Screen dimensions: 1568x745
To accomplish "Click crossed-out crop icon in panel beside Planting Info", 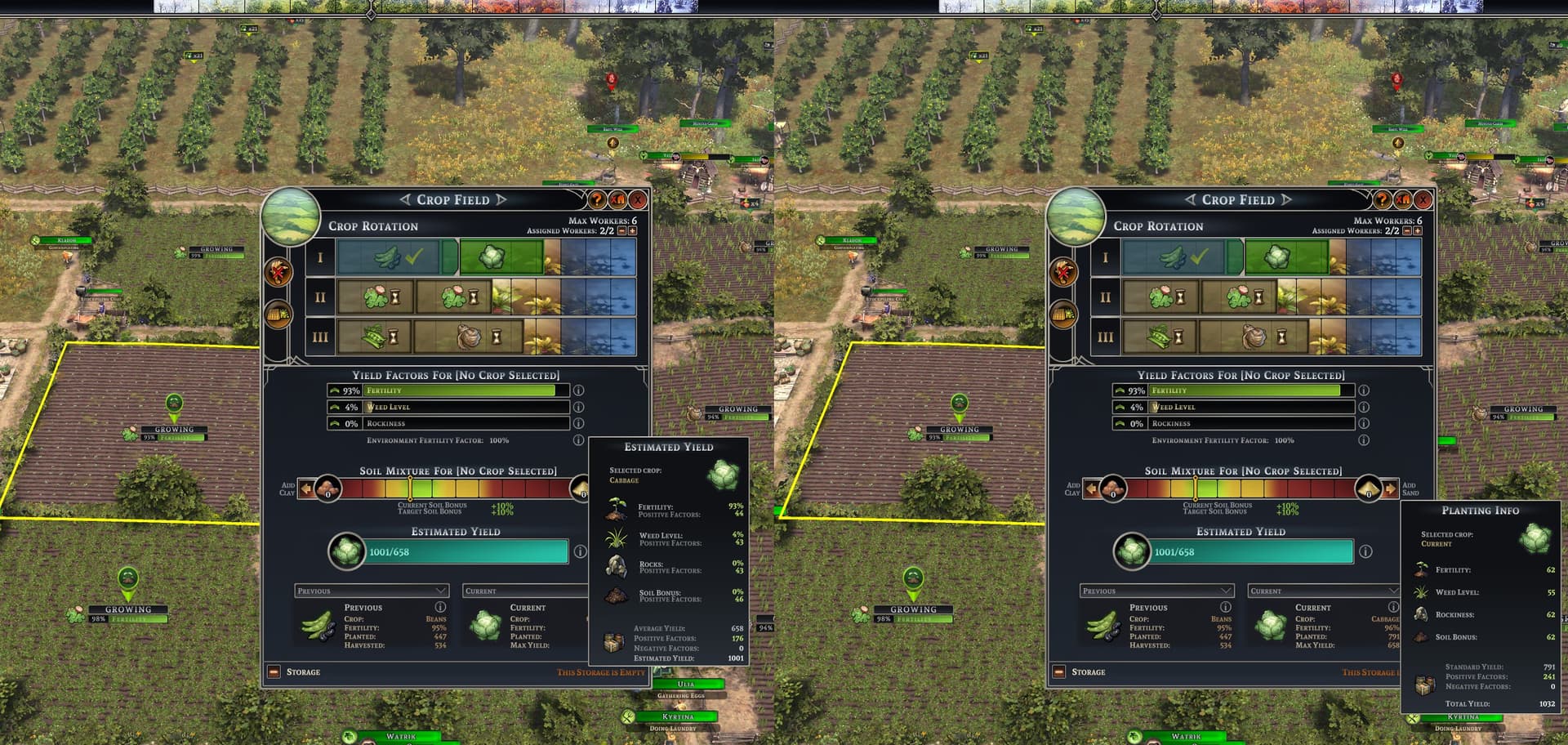I will [x=1403, y=199].
